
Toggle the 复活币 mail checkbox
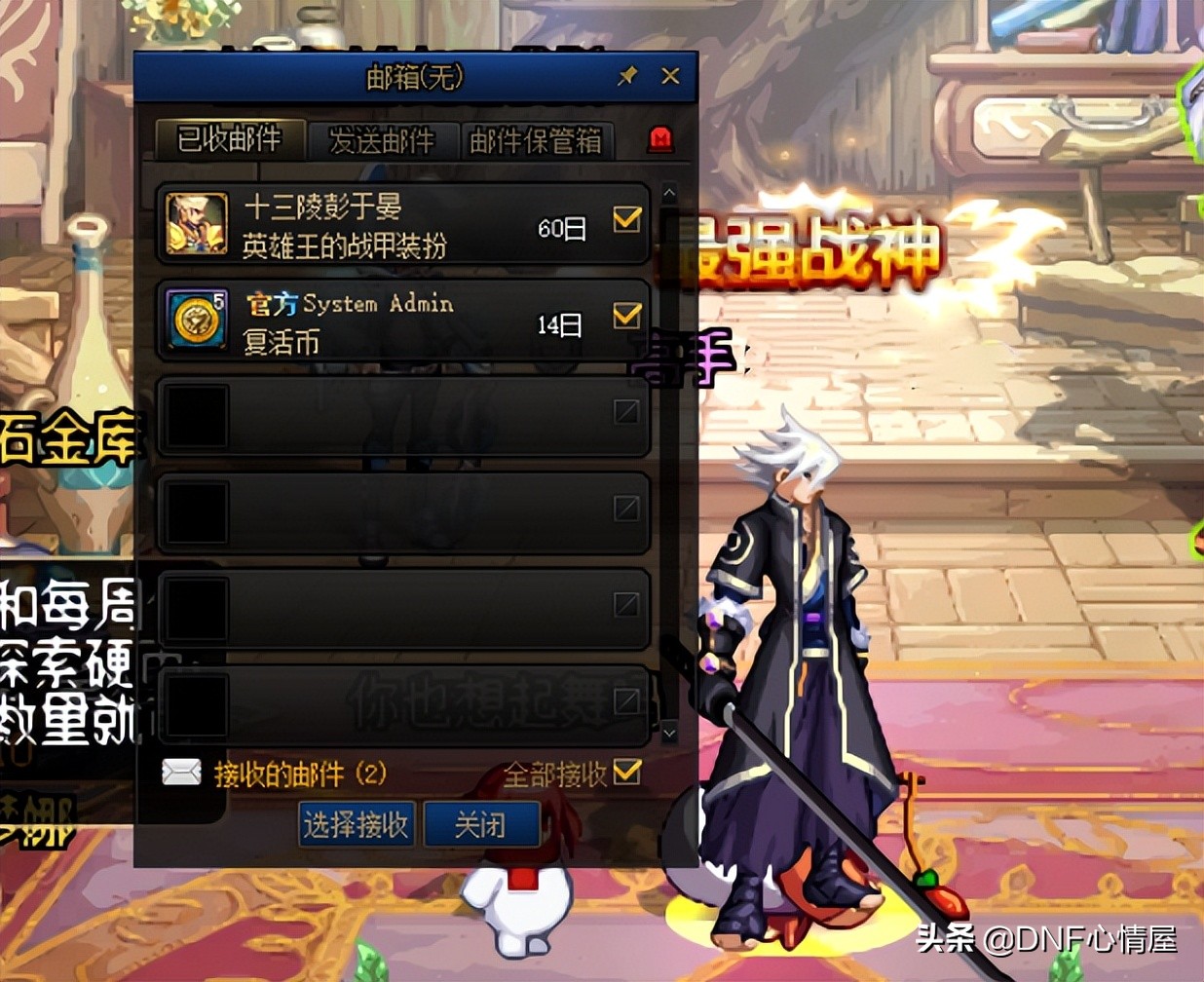click(627, 315)
